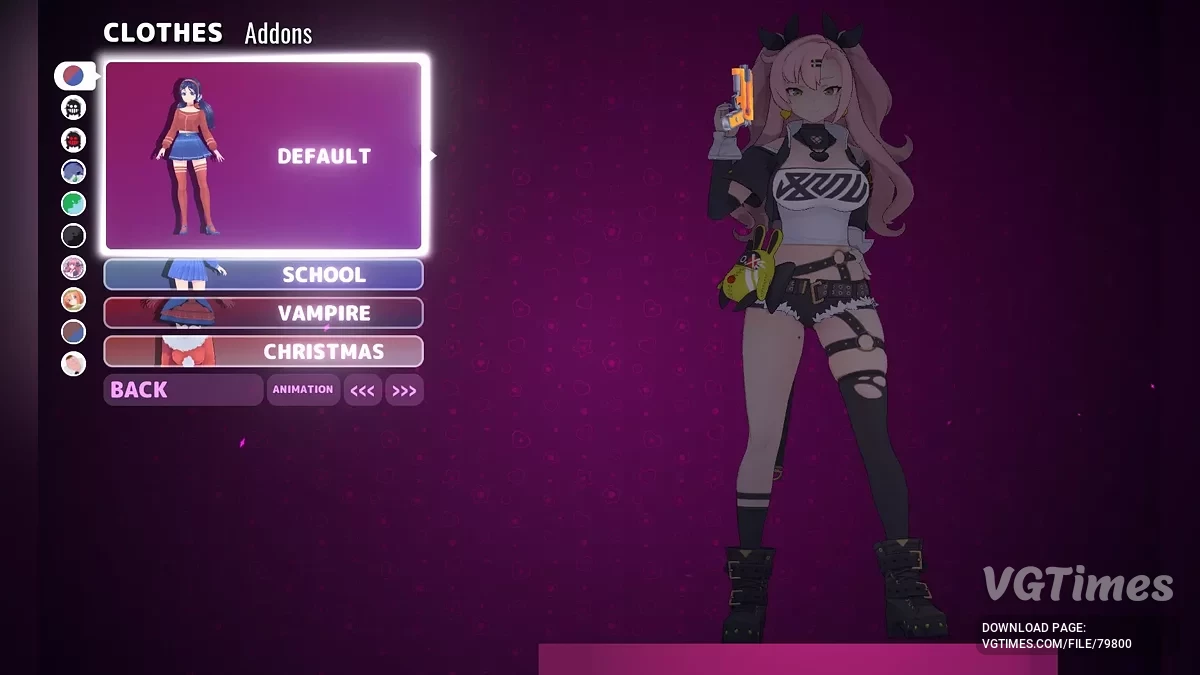Choose the School outfit
This screenshot has width=1200, height=675.
point(264,274)
